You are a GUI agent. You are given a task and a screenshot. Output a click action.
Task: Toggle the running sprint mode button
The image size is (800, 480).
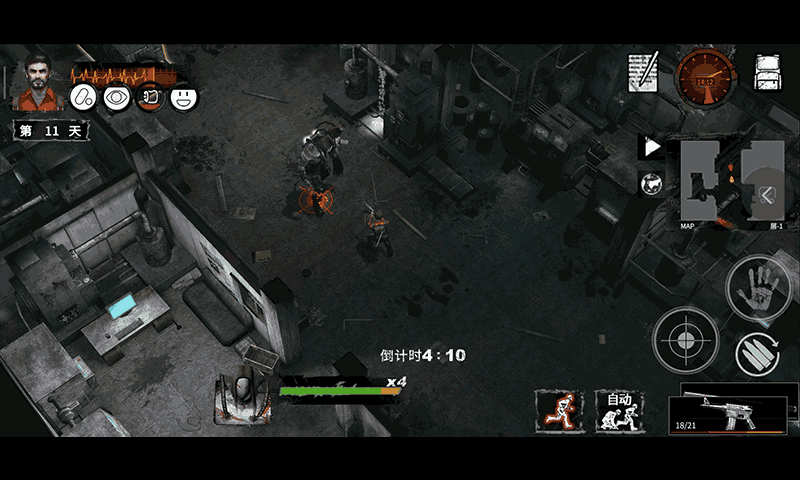(x=560, y=410)
